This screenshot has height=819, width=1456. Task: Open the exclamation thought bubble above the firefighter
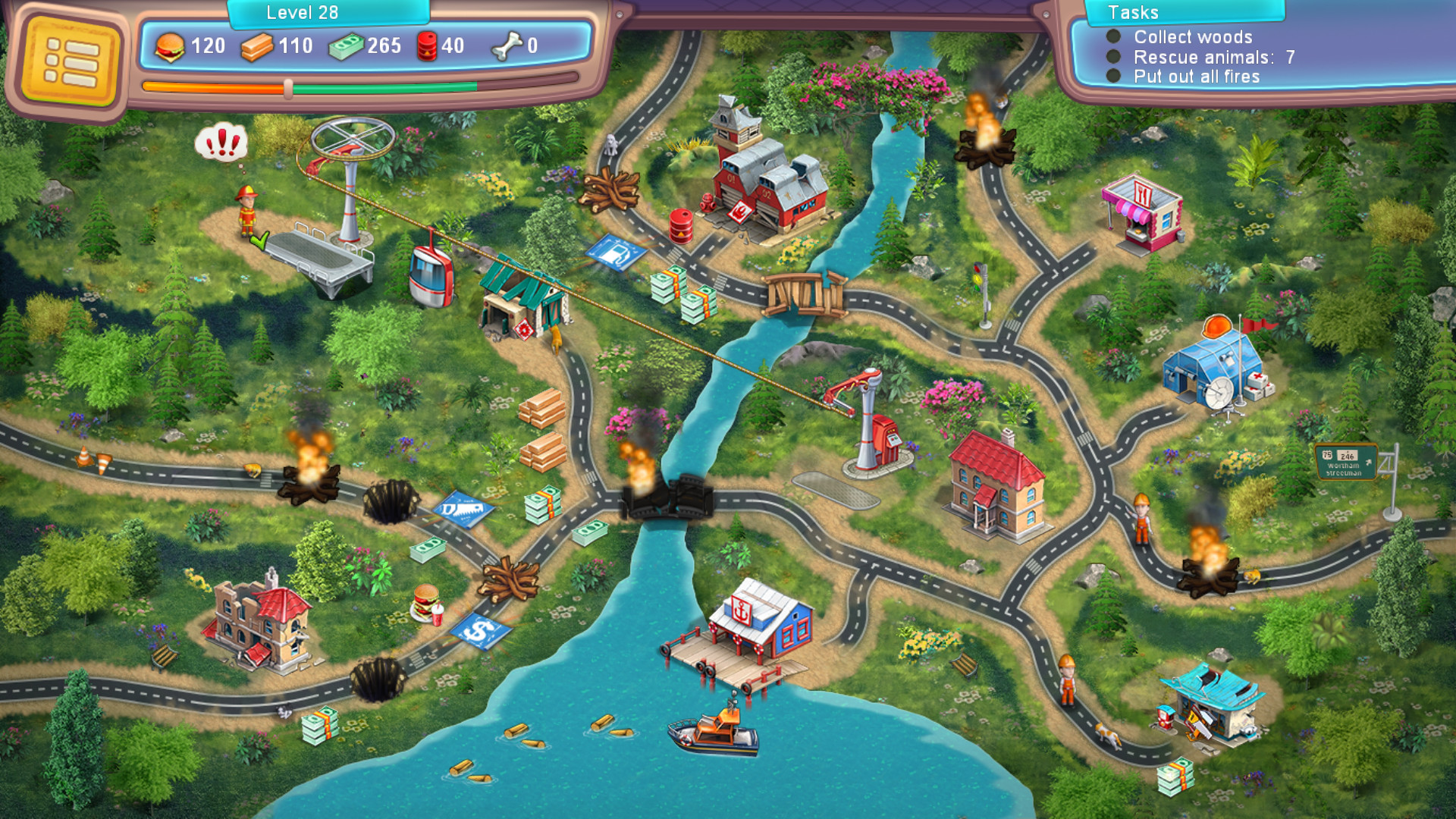pos(221,143)
